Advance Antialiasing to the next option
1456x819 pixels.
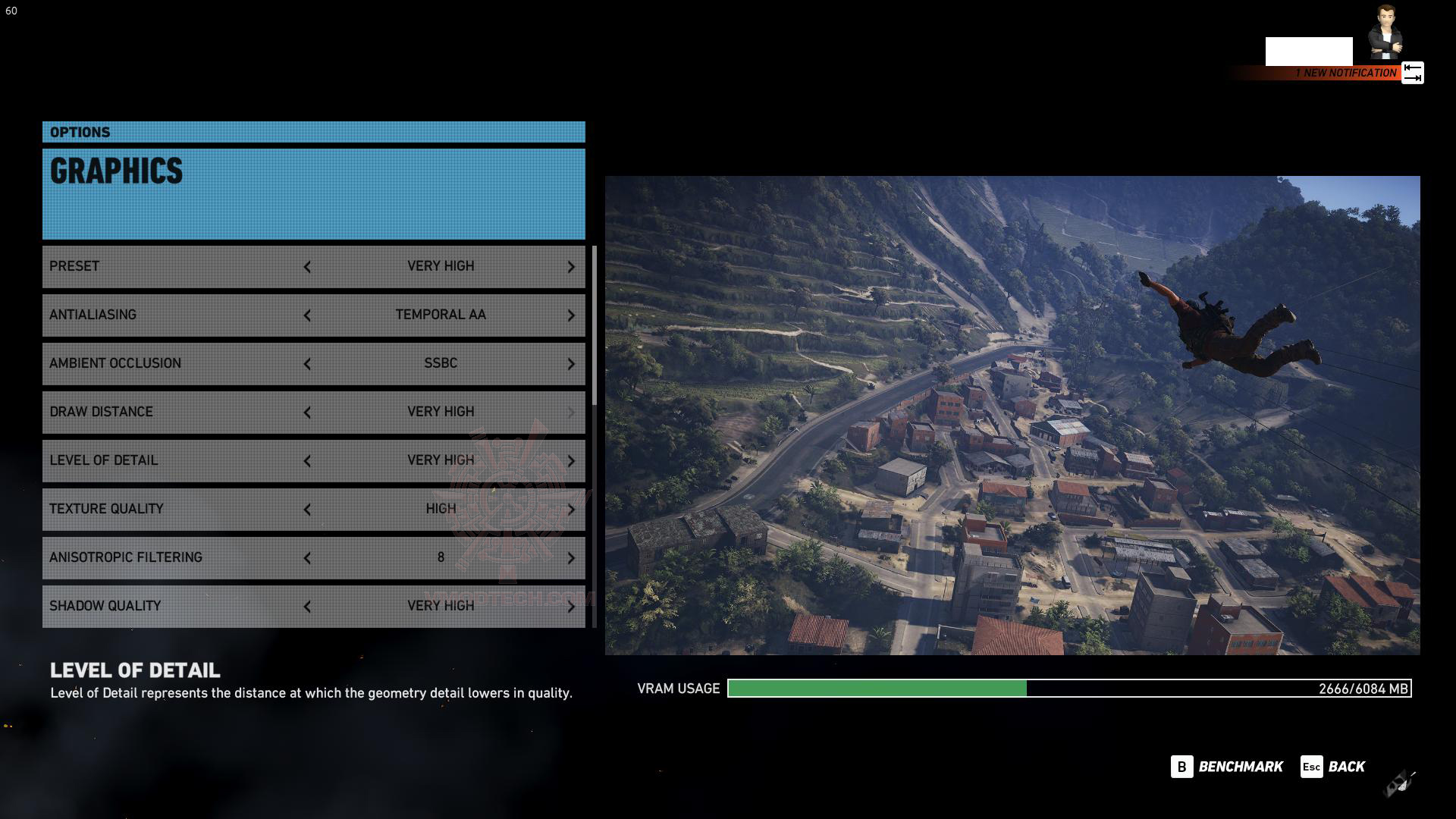click(571, 315)
